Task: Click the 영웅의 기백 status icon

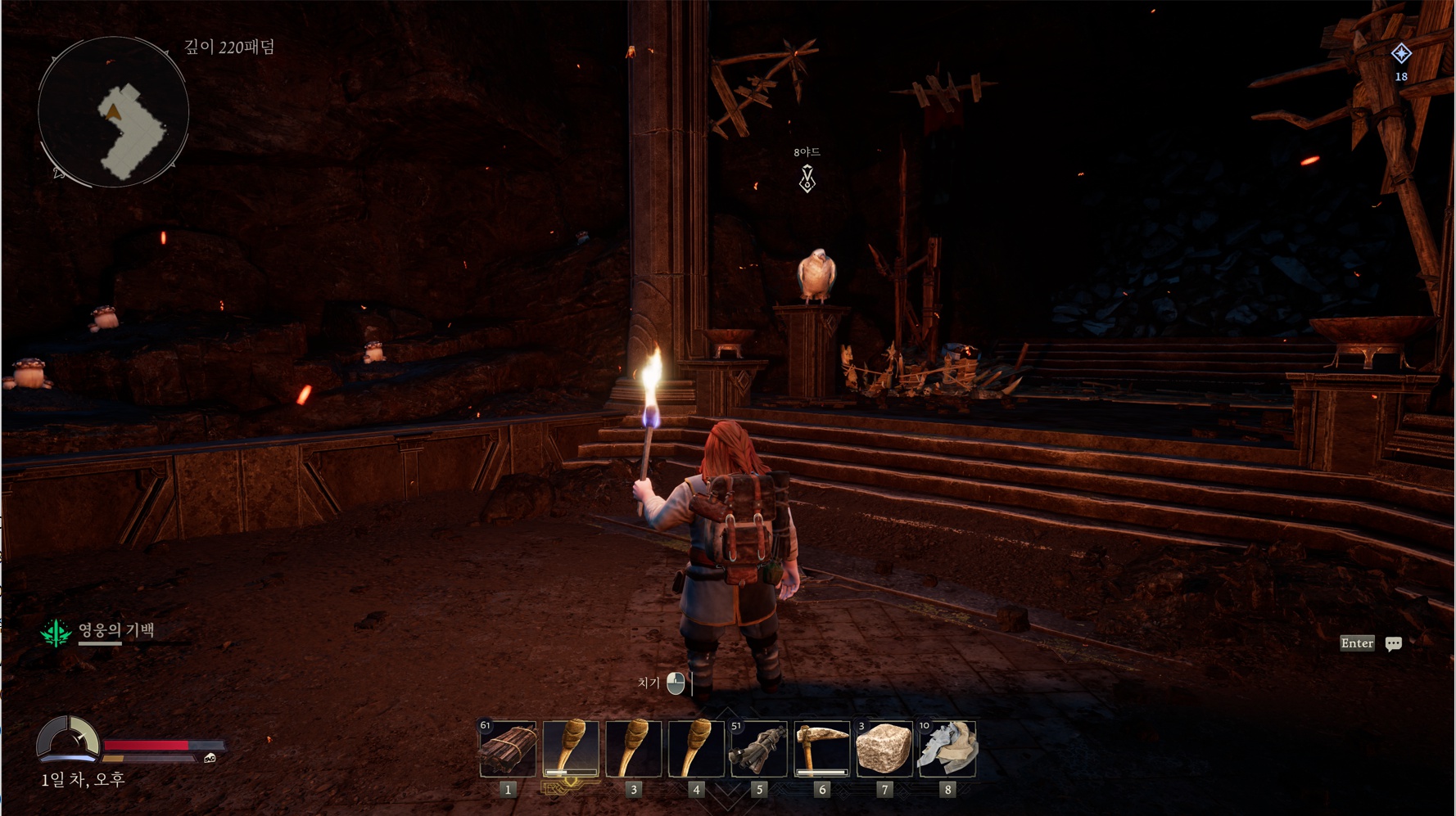Action: [56, 633]
